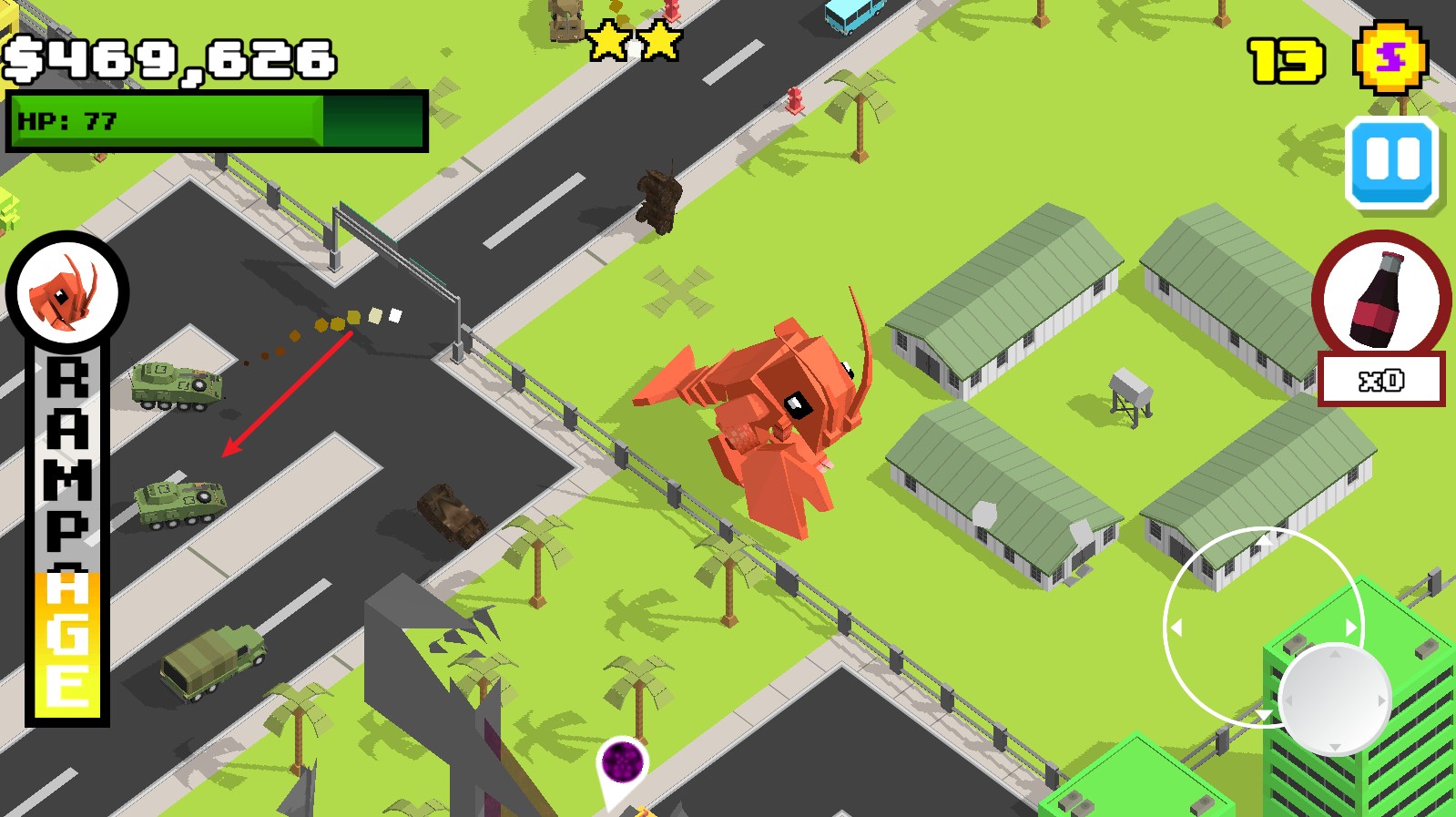The image size is (1456, 817).
Task: Pause the game with the blue button
Action: point(1391,161)
